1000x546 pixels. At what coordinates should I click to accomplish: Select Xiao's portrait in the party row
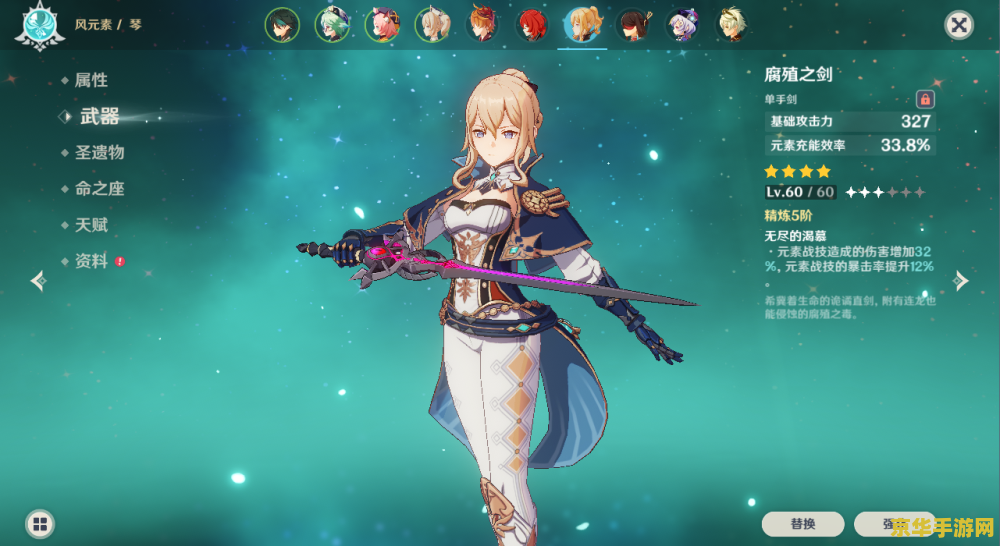(x=282, y=25)
